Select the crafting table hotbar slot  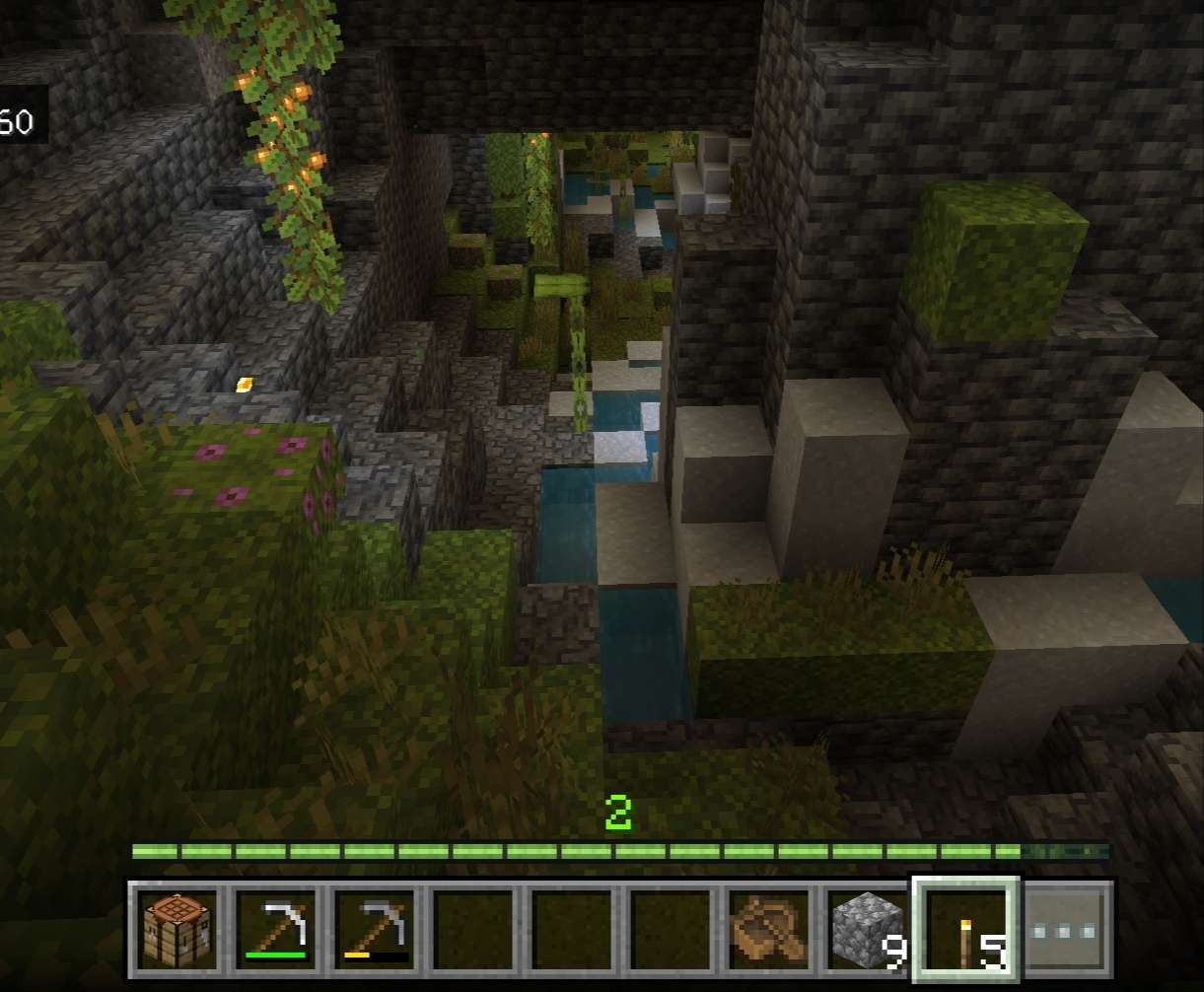tap(177, 930)
